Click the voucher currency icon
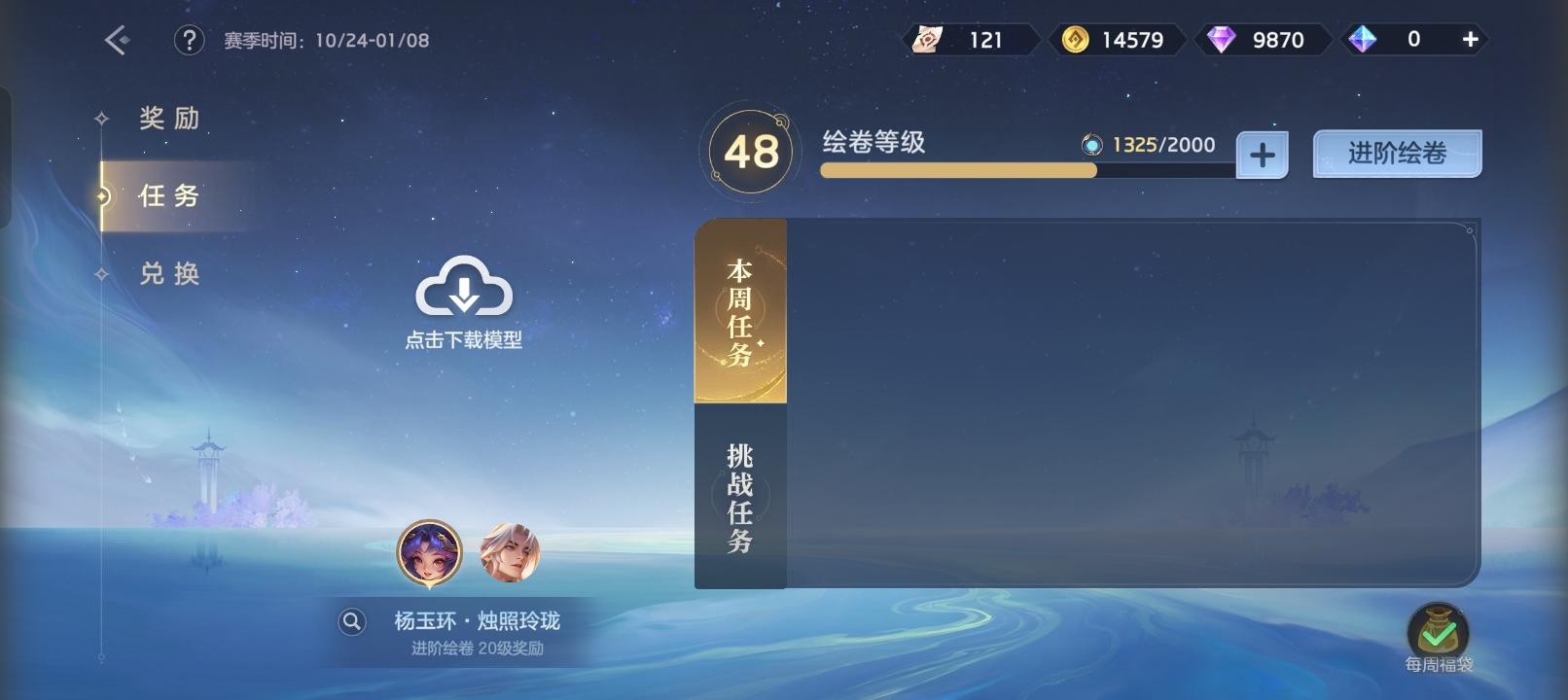The height and width of the screenshot is (700, 1568). 930,40
